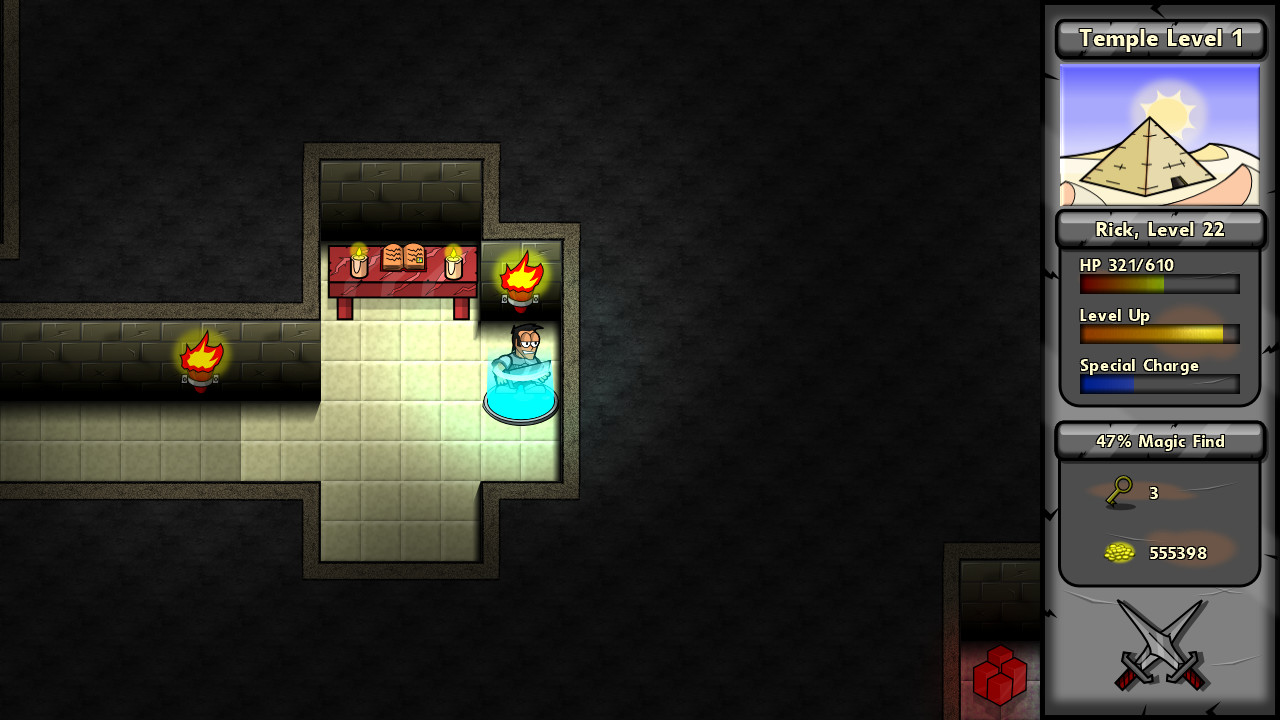Open the spell book on the altar
This screenshot has width=1280, height=720.
(x=404, y=256)
